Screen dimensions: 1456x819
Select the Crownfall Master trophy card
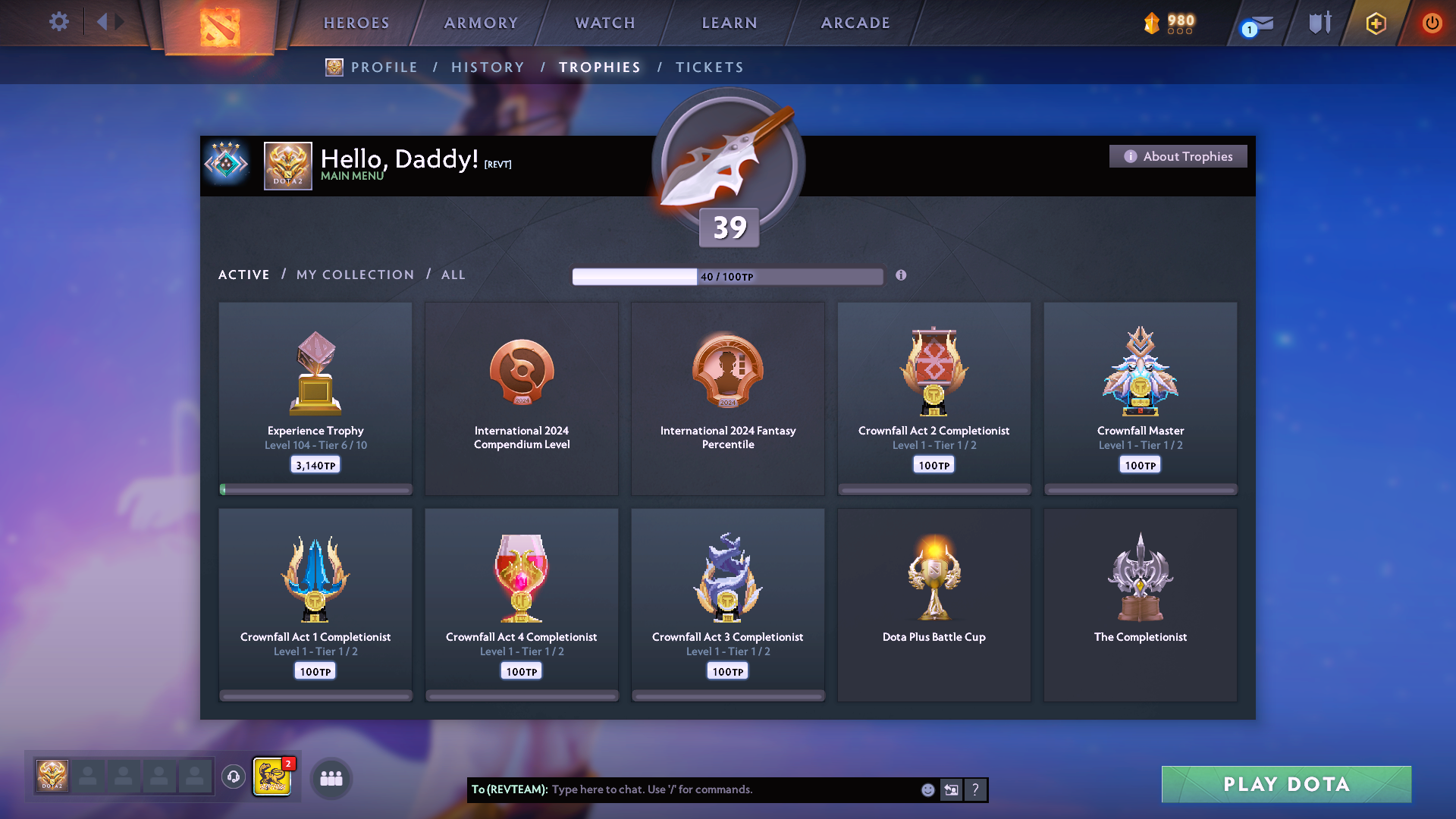click(x=1140, y=397)
